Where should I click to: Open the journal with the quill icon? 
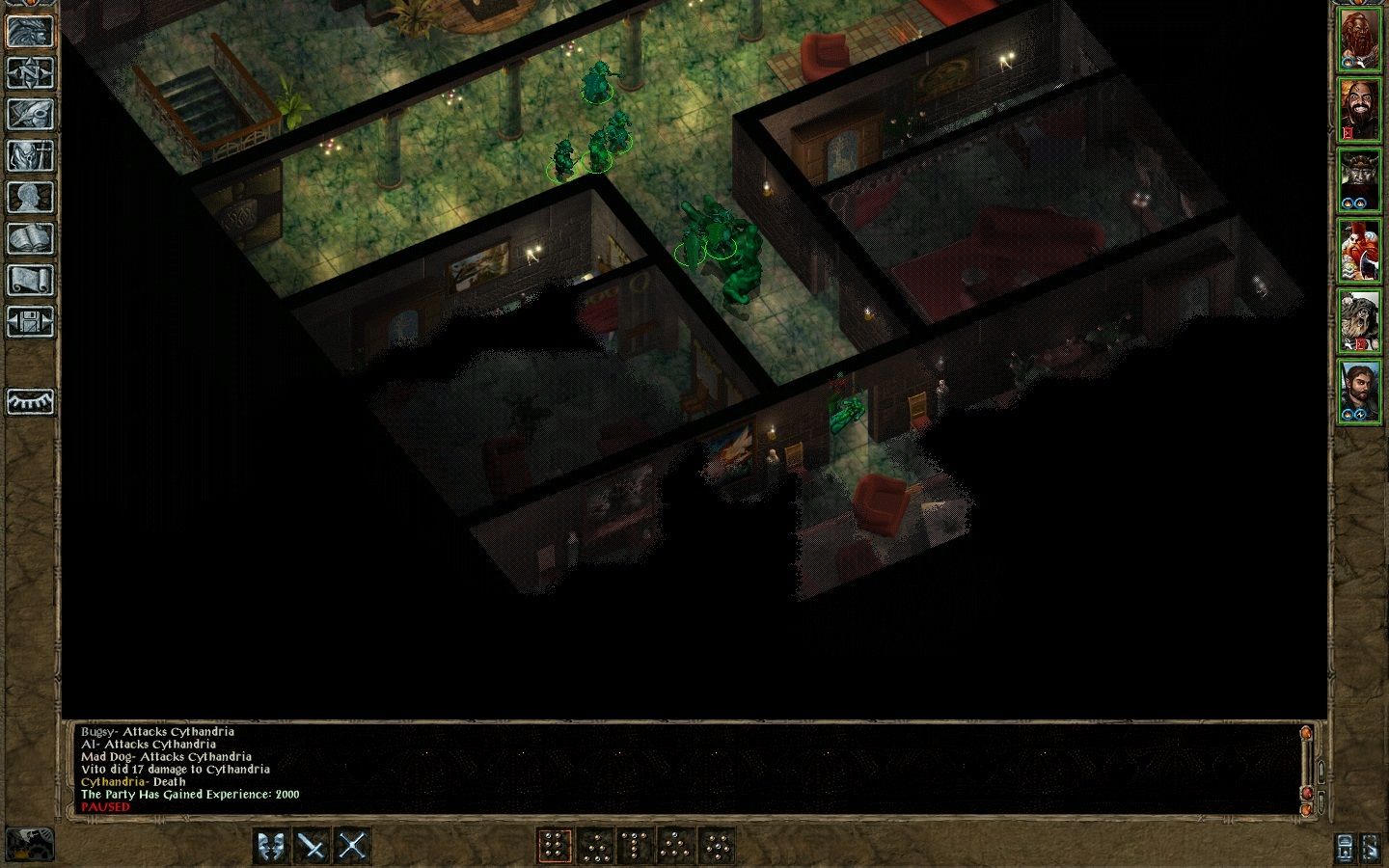(30, 114)
